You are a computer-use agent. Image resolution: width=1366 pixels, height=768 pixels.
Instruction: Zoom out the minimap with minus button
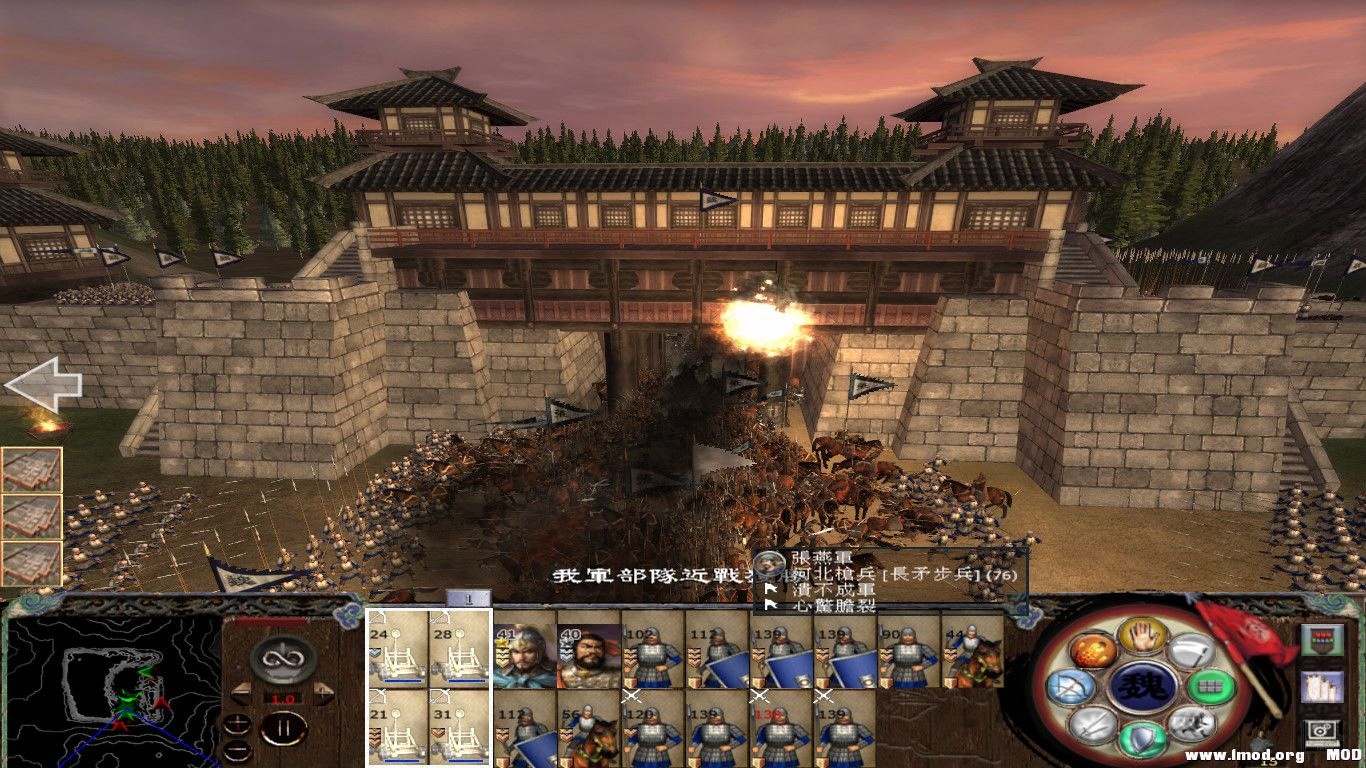[237, 750]
